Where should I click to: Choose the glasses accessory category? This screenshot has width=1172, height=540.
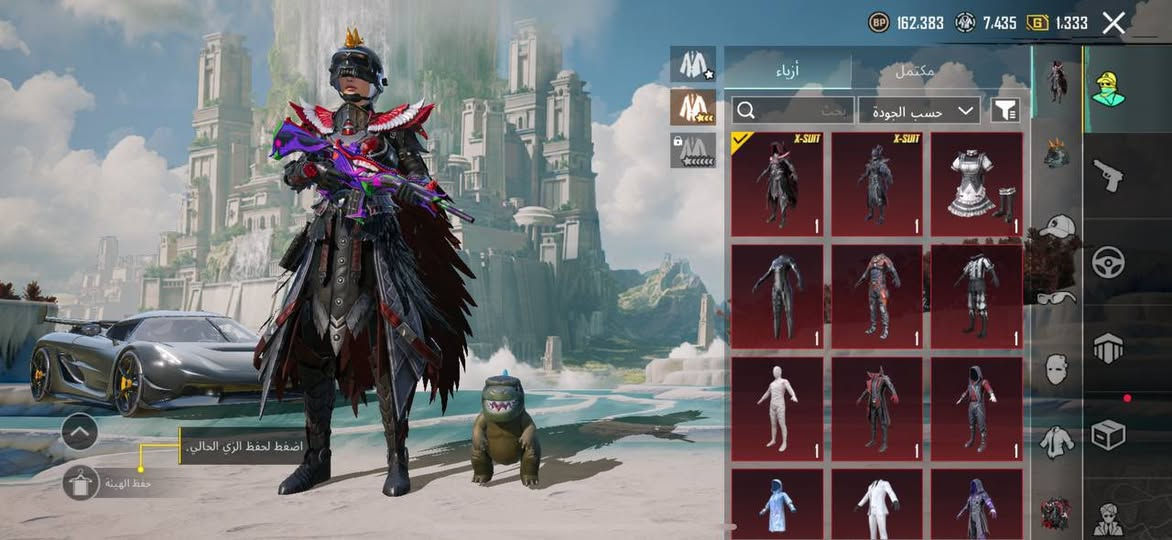[x=1056, y=297]
